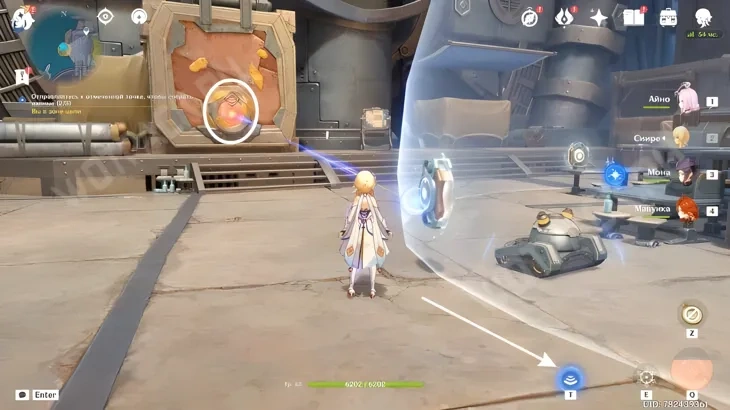Open the backpack inventory

tap(668, 17)
